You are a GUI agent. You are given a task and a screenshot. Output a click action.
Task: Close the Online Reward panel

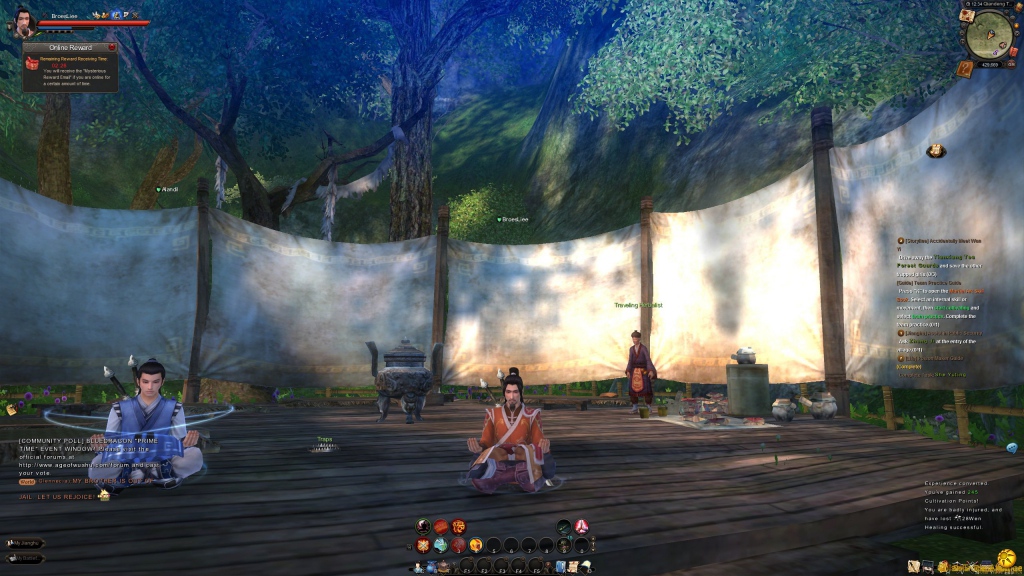(x=112, y=47)
